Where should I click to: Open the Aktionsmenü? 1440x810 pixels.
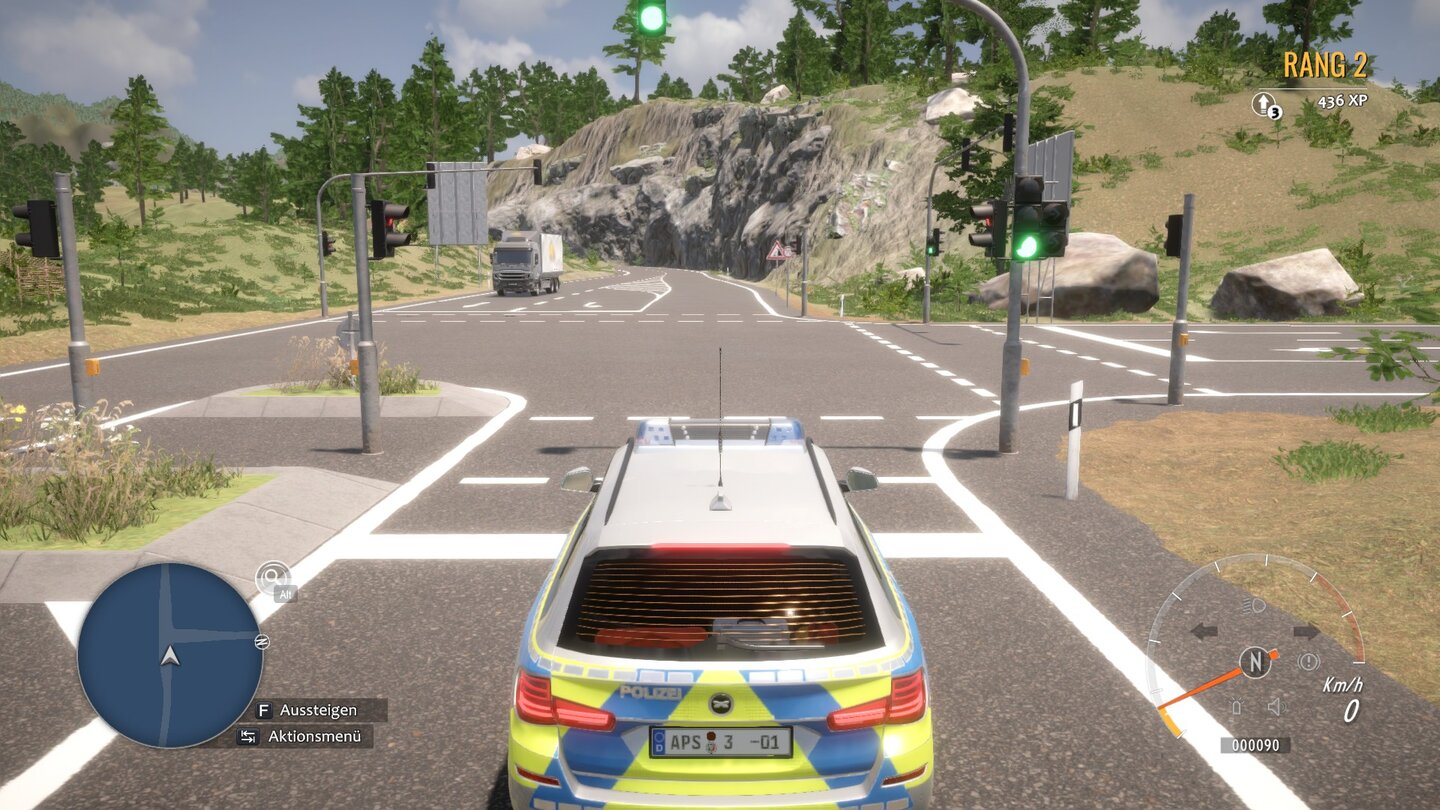(315, 736)
